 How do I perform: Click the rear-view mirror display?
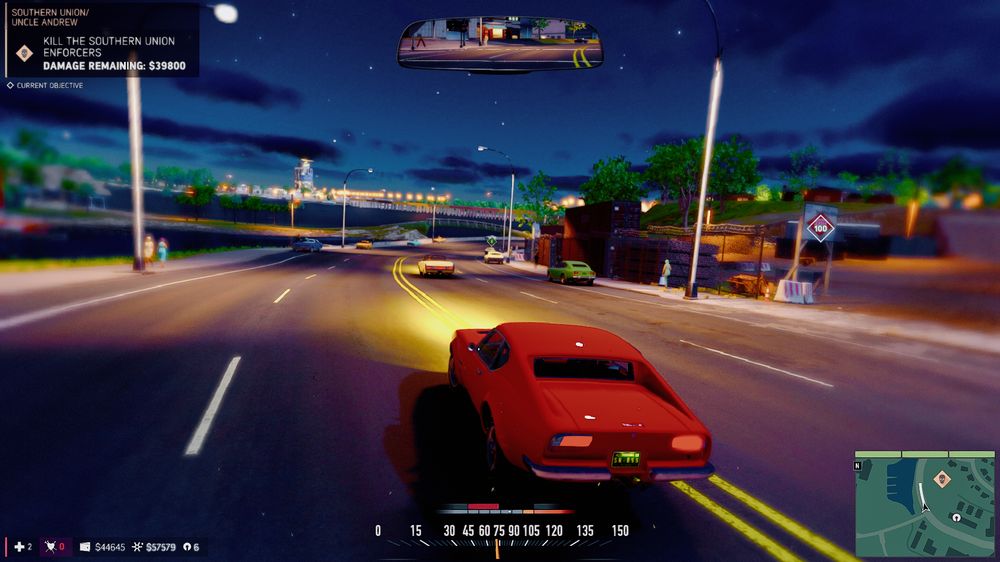500,43
